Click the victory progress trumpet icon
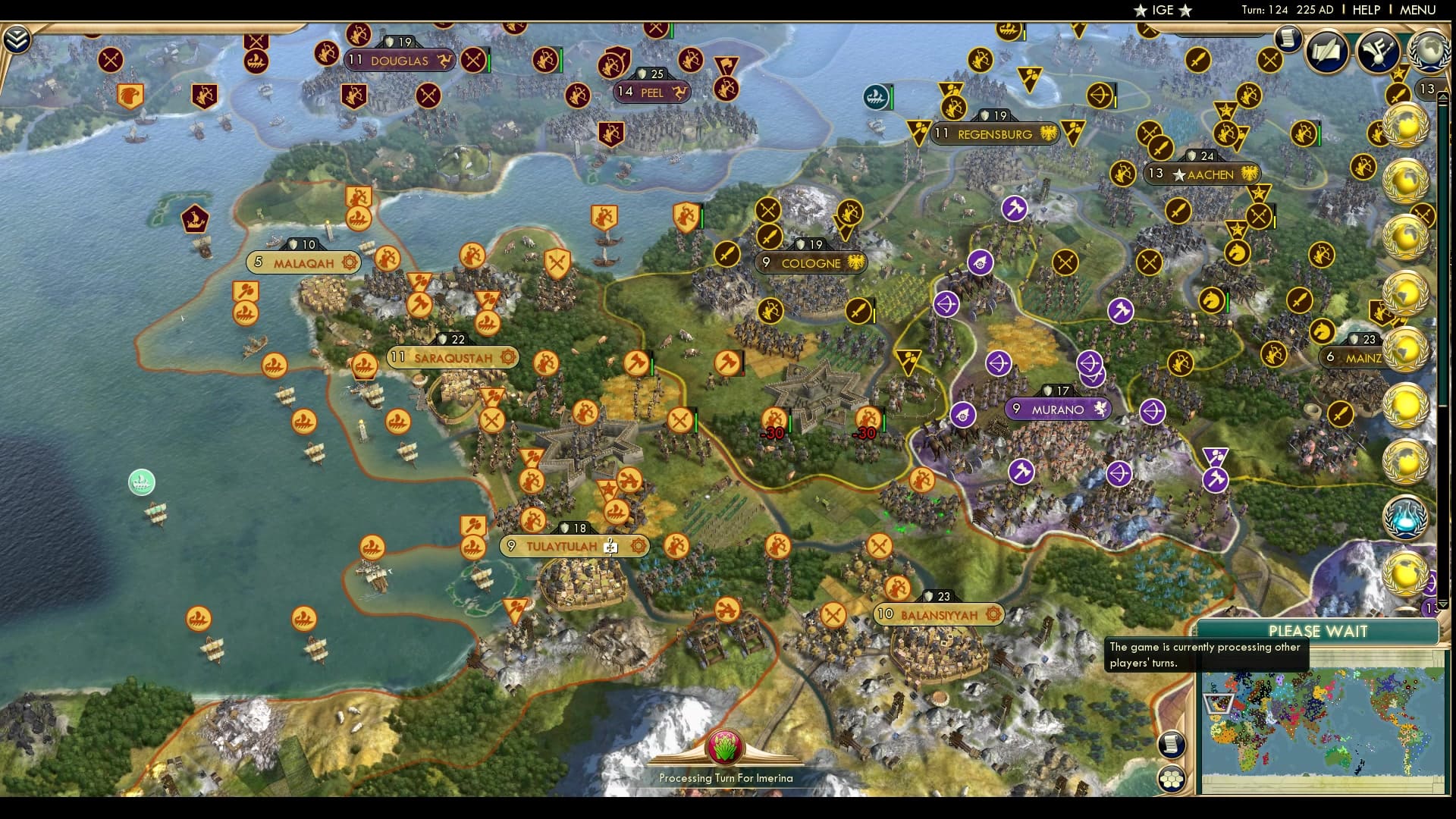 [x=1377, y=52]
